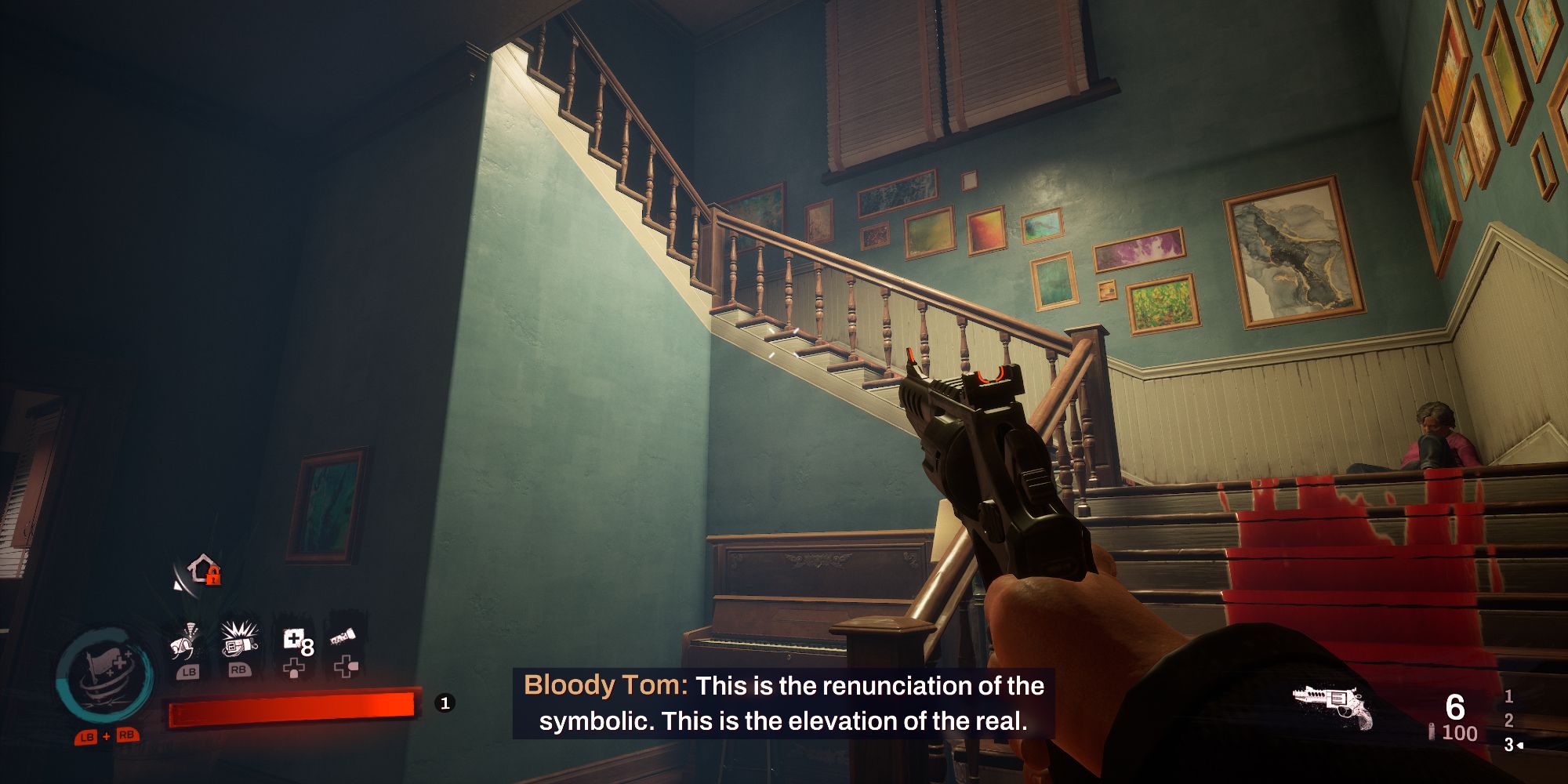Viewport: 1568px width, 784px height.
Task: Click the locked home objective icon
Action: tap(202, 571)
